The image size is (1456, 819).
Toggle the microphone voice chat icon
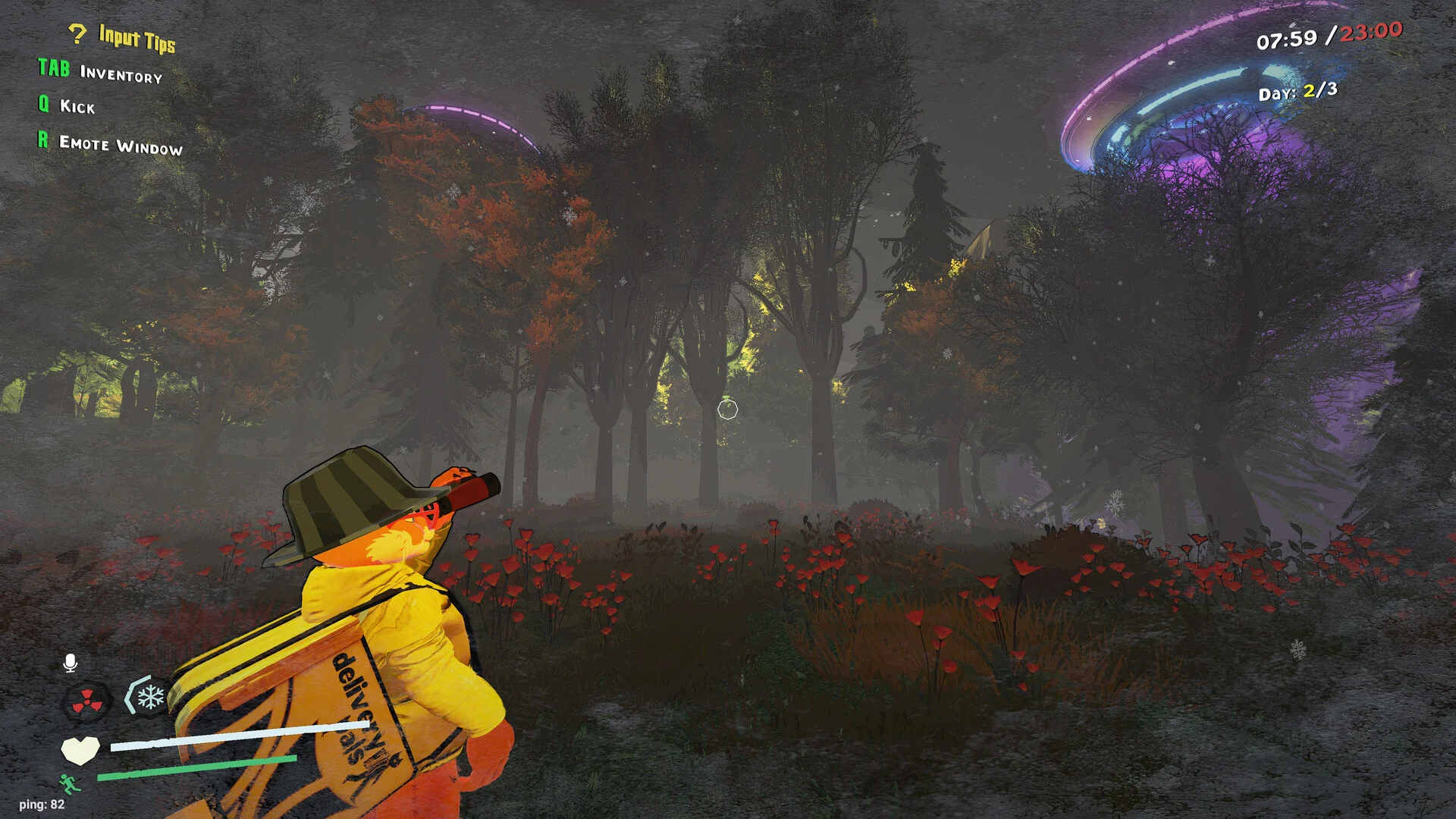[71, 664]
